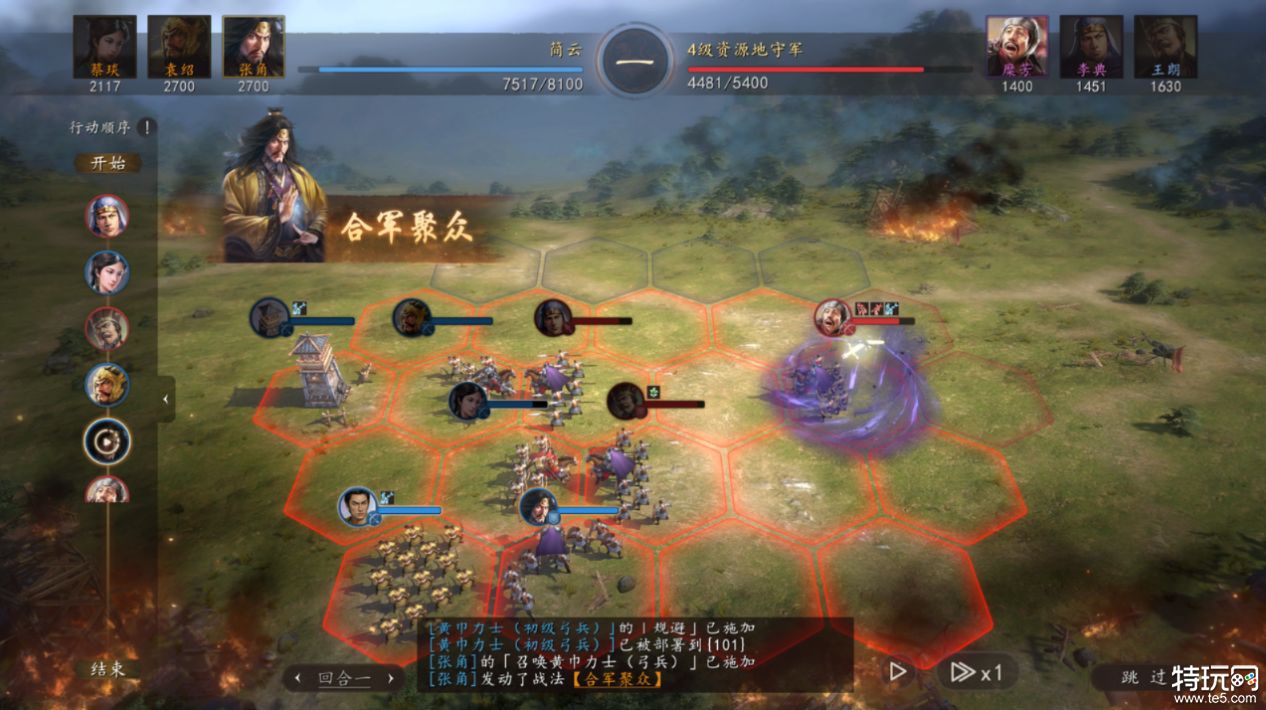
Task: Select the 王朗 enemy portrait
Action: [x=1165, y=46]
